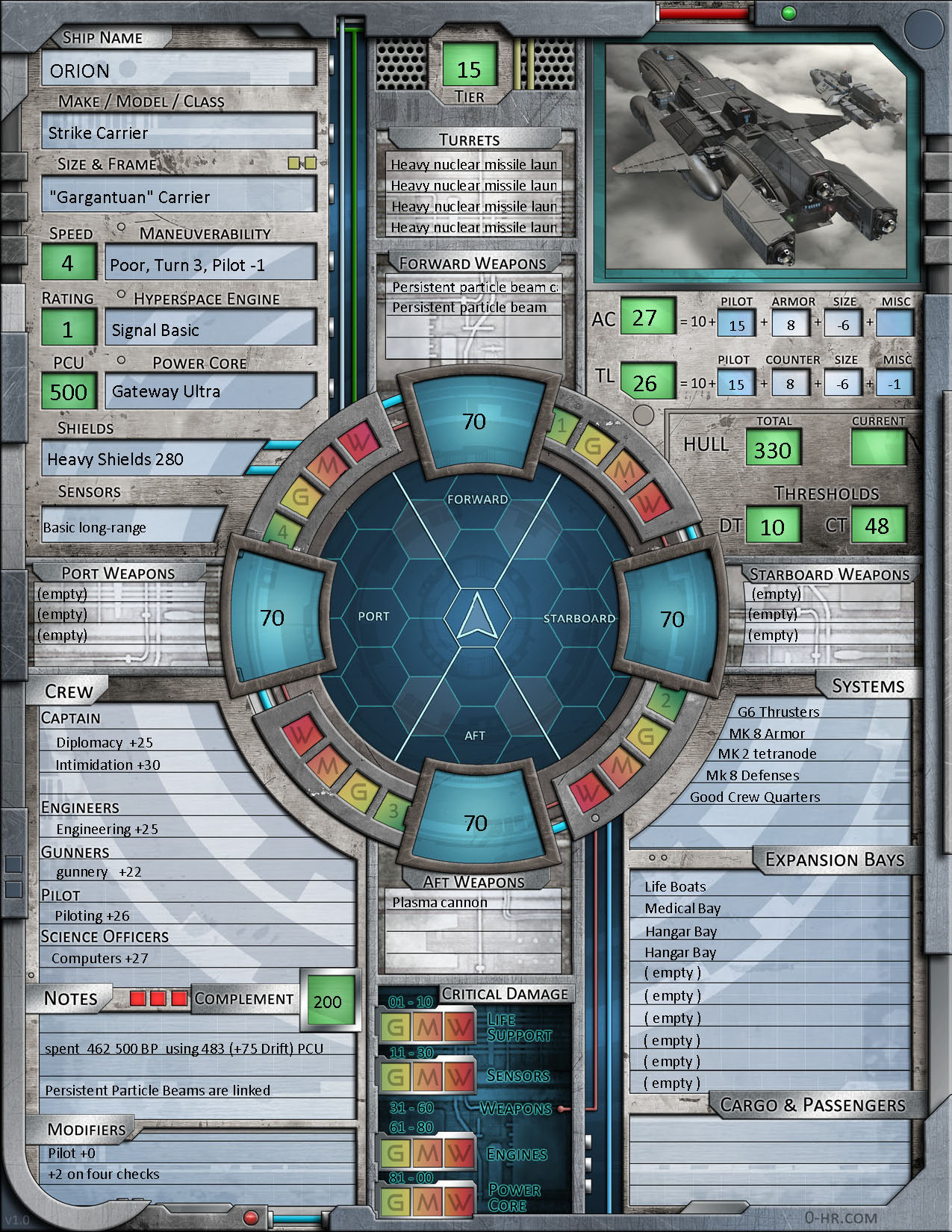Click the Tier box showing 15
Viewport: 952px width, 1232px height.
click(x=469, y=69)
